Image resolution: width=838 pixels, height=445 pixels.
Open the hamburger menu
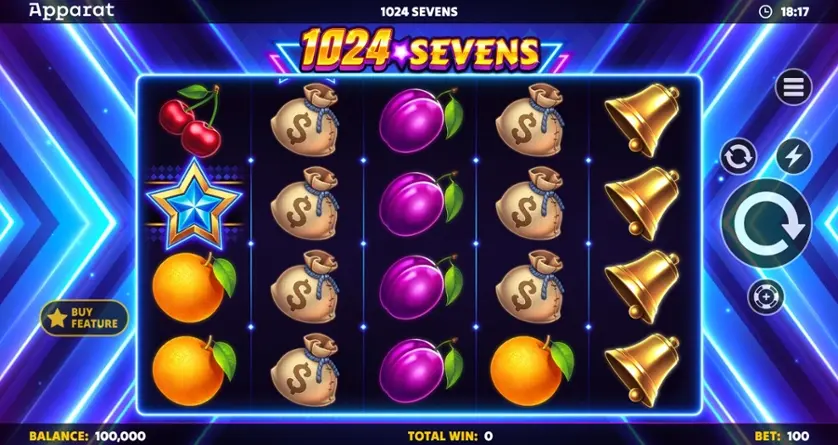coord(793,88)
